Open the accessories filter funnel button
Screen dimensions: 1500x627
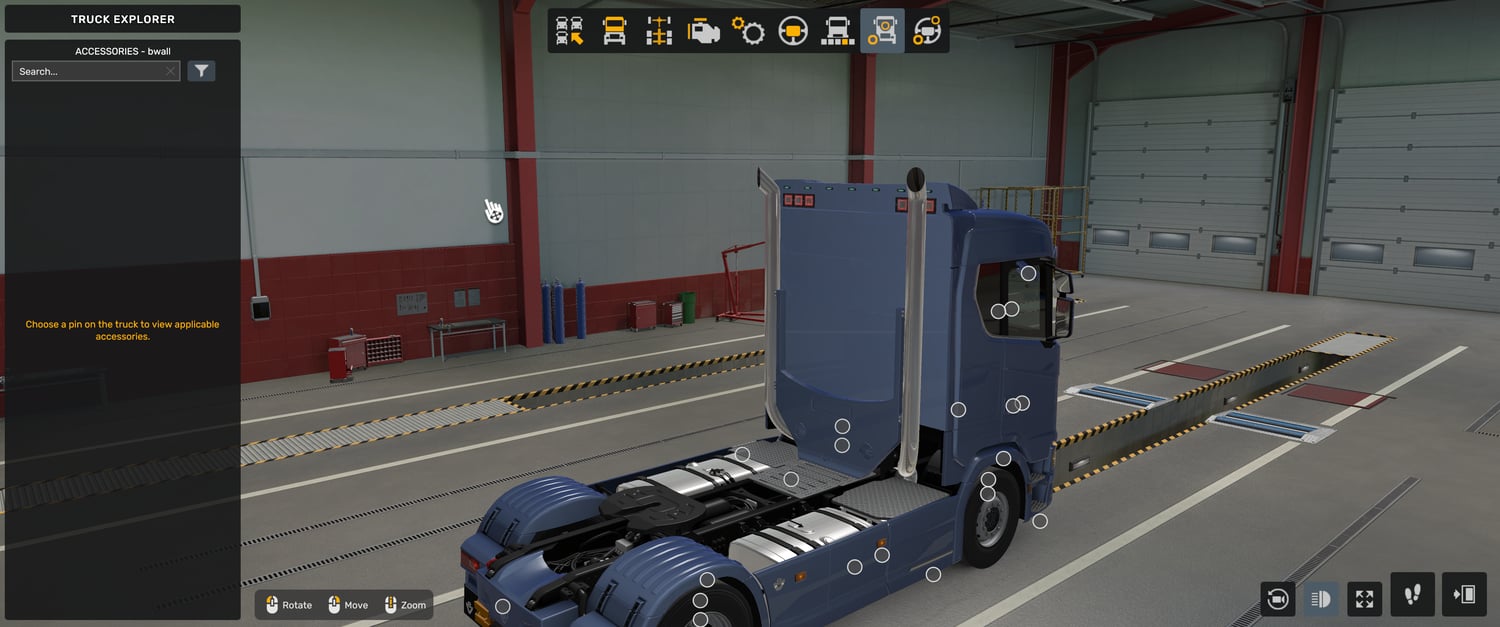click(202, 71)
